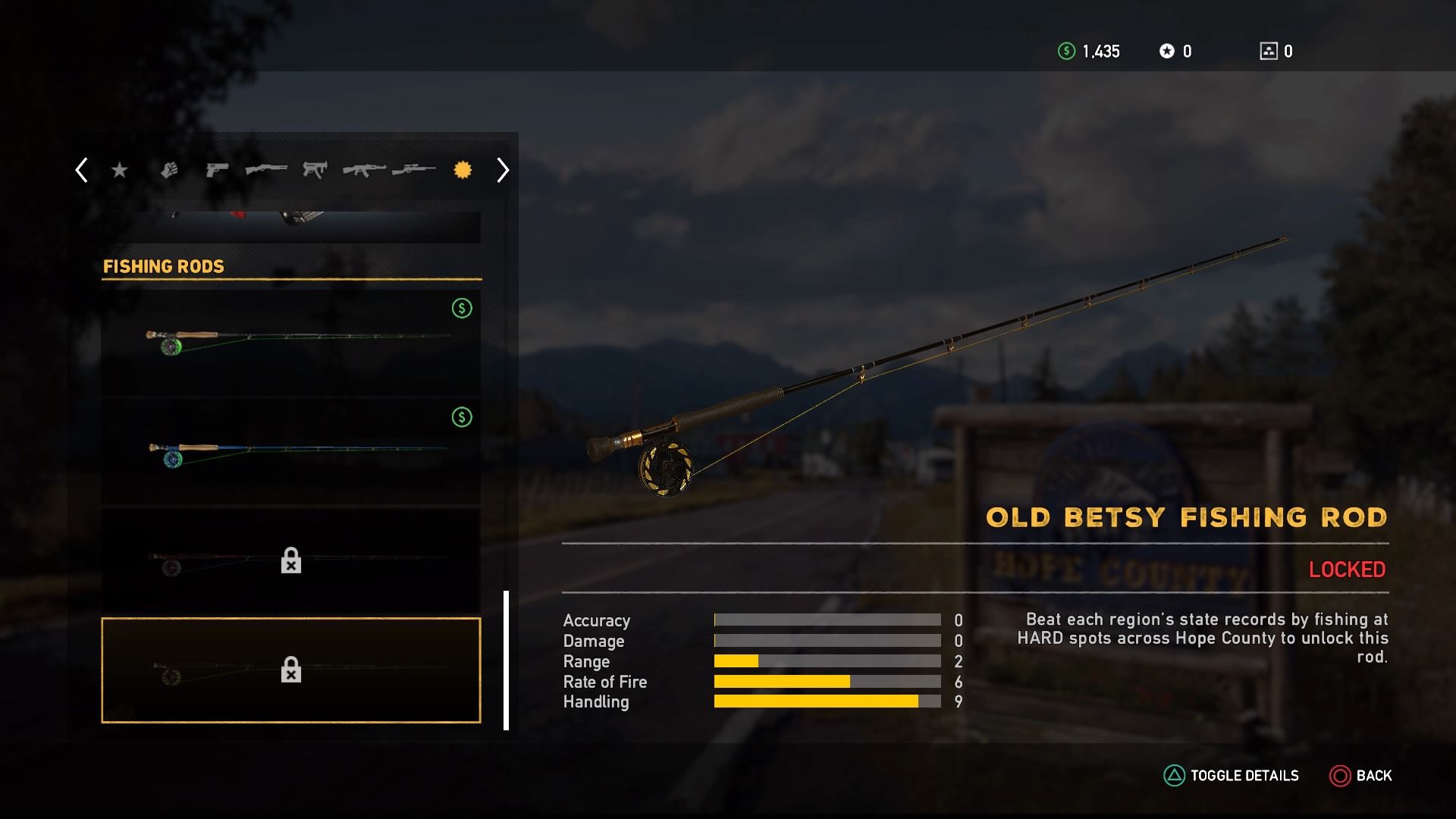
Task: Switch to the star favorites tab
Action: pyautogui.click(x=119, y=170)
